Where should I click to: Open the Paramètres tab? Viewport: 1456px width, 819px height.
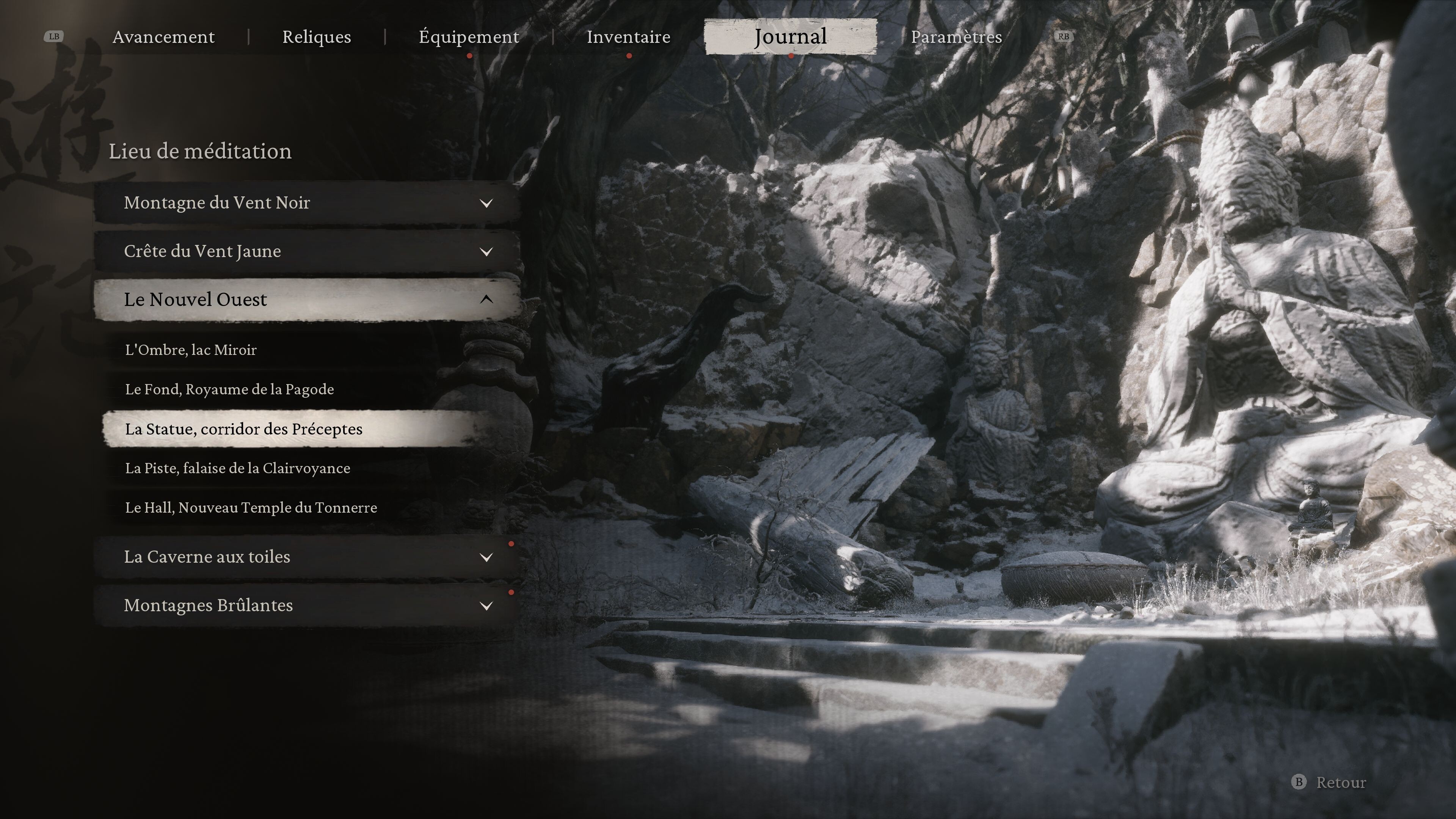pyautogui.click(x=956, y=37)
